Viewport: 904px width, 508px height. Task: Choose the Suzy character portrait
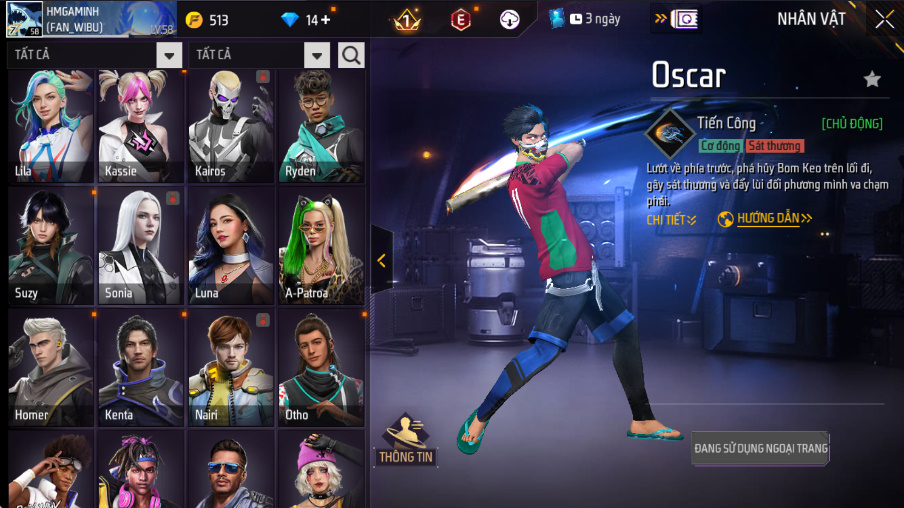[51, 246]
